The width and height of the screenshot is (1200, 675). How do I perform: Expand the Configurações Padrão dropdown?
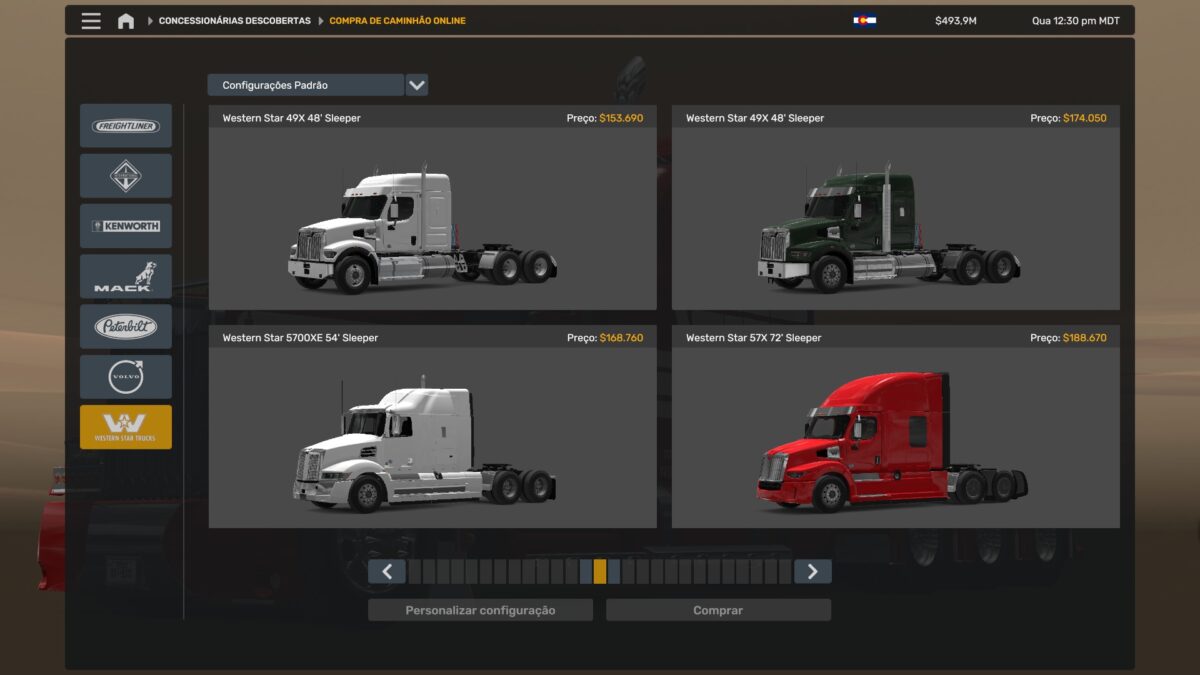(x=417, y=85)
